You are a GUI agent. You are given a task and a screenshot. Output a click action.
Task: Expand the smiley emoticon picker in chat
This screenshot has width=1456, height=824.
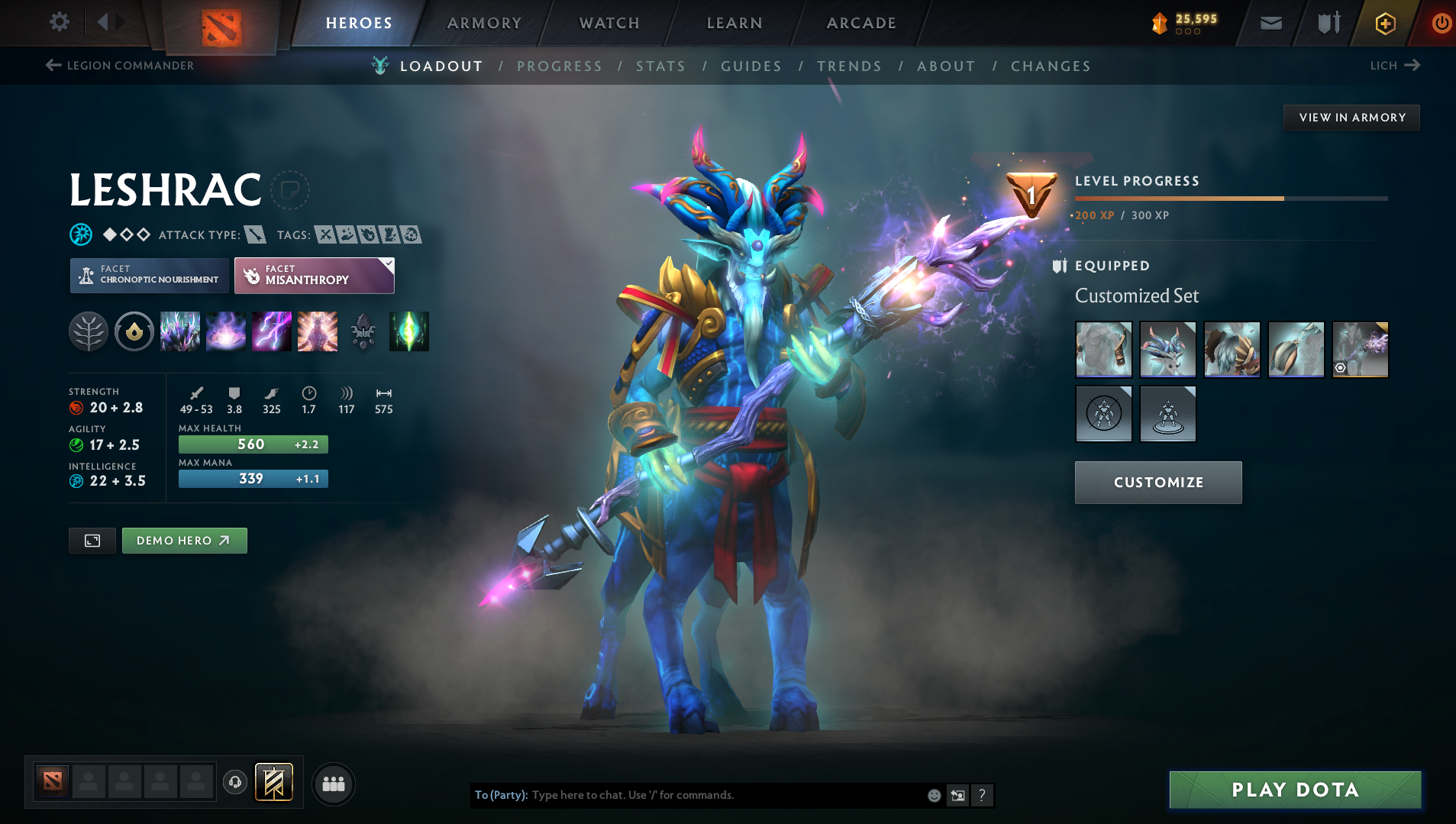tap(934, 795)
